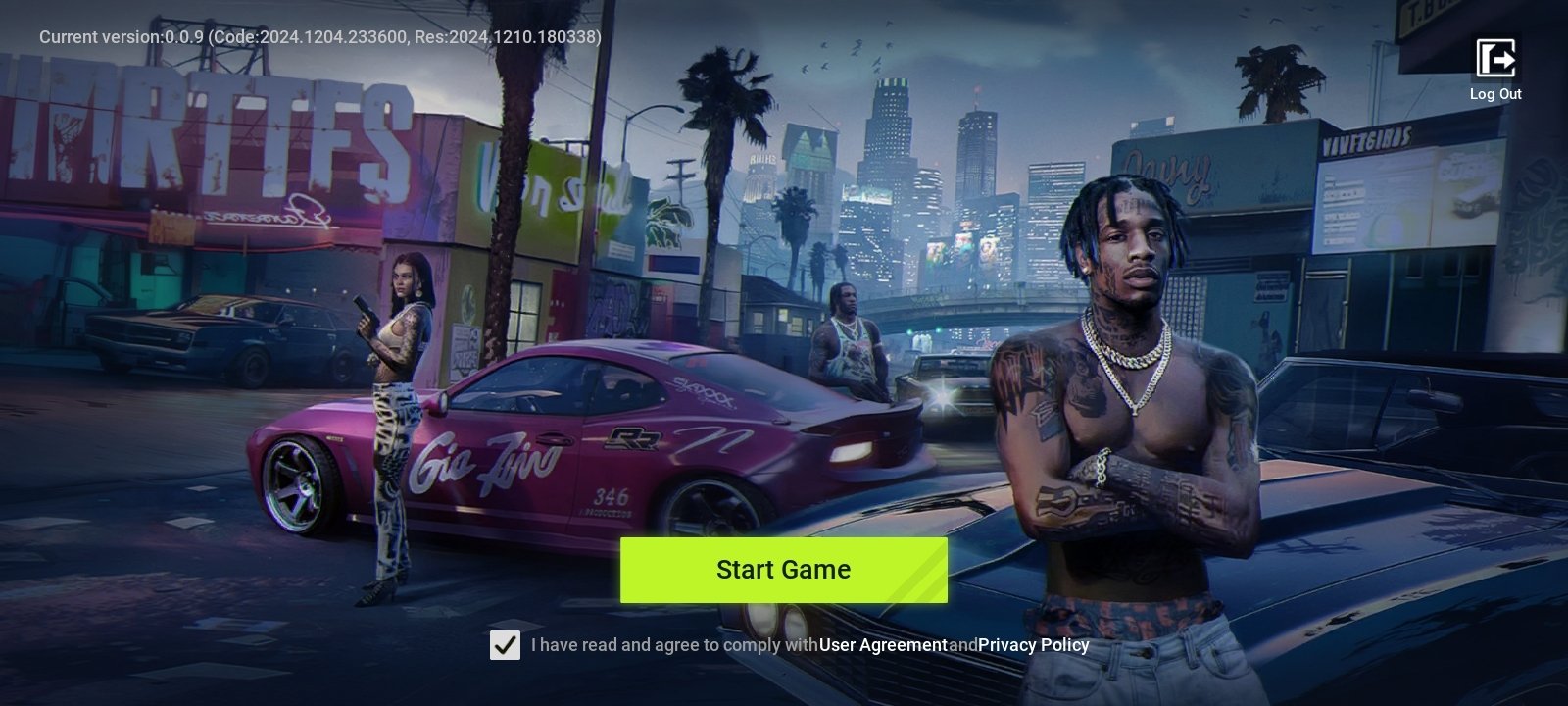Viewport: 1568px width, 706px height.
Task: Open the User Agreement link
Action: (883, 645)
